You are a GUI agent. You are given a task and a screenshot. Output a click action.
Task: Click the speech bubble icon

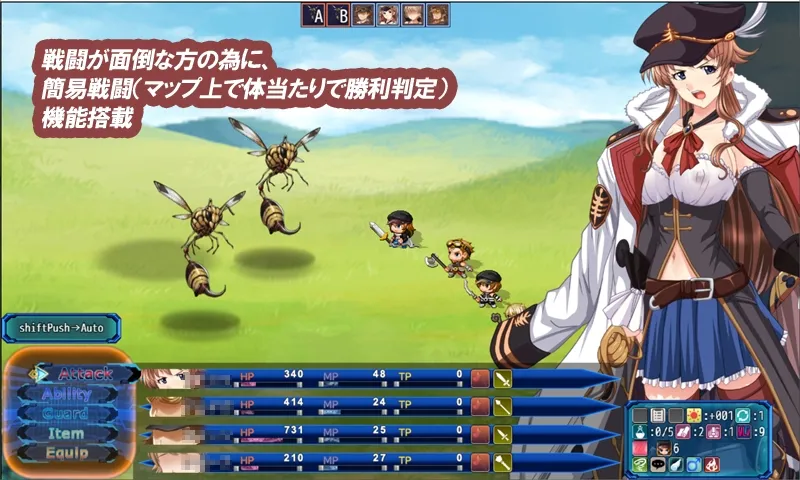tap(658, 465)
